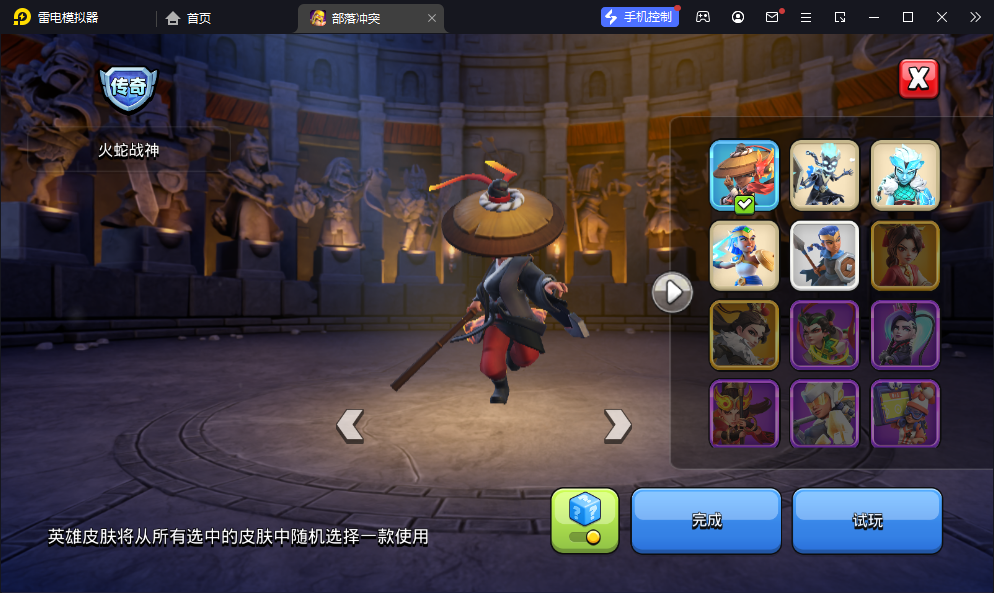Choose the bunny-eared skin with teal hair
Image resolution: width=994 pixels, height=593 pixels.
pos(905,335)
